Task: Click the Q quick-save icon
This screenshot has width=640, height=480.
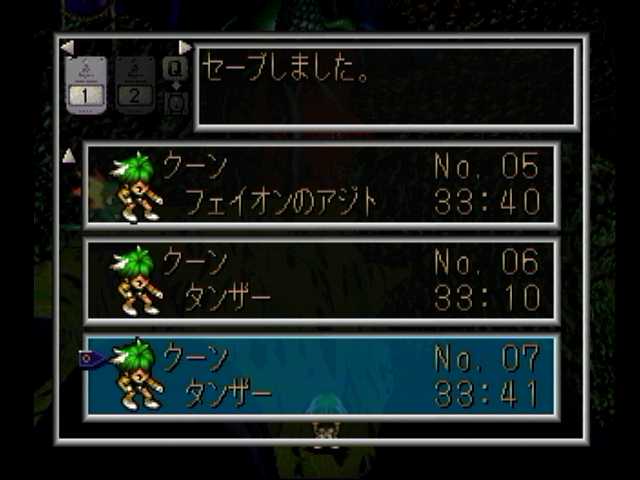Action: (x=175, y=69)
